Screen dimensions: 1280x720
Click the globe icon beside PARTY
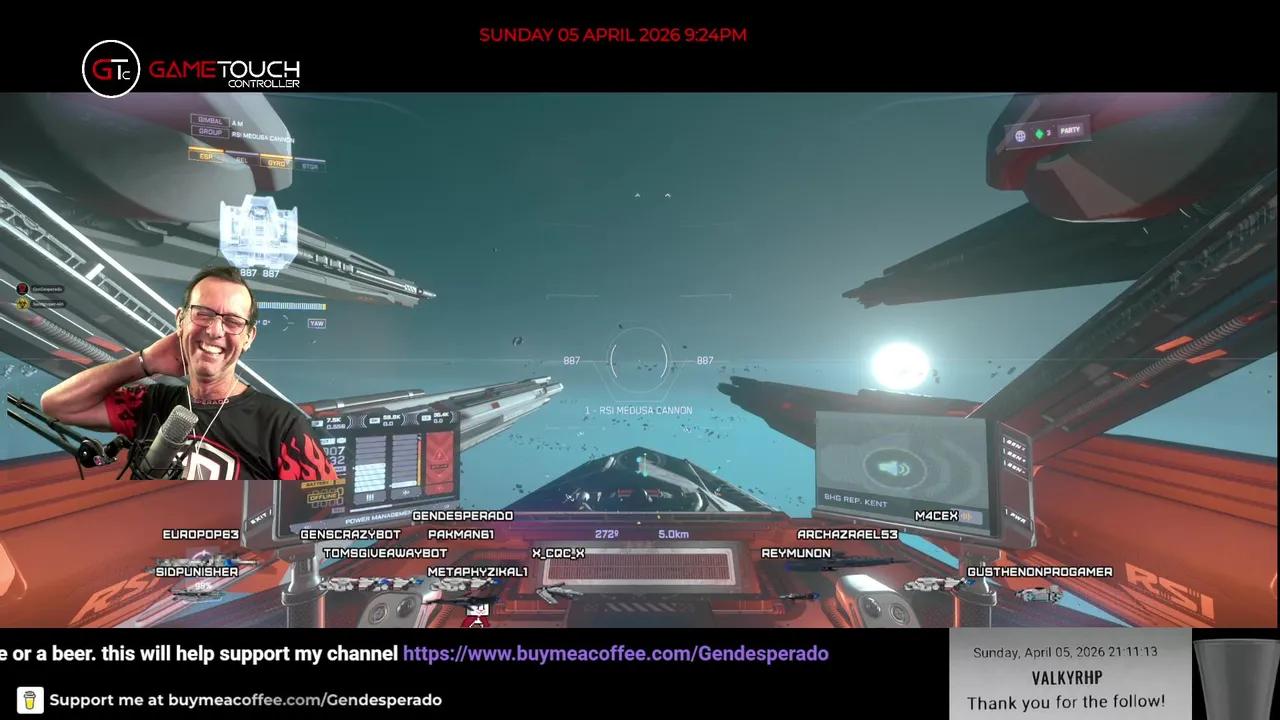(1018, 134)
